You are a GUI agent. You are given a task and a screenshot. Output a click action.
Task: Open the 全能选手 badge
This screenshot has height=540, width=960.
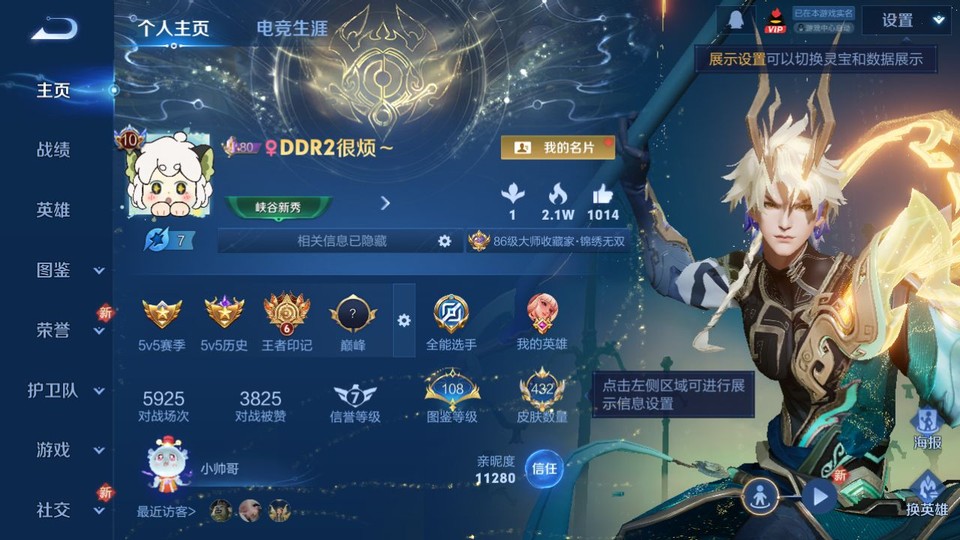tap(451, 322)
